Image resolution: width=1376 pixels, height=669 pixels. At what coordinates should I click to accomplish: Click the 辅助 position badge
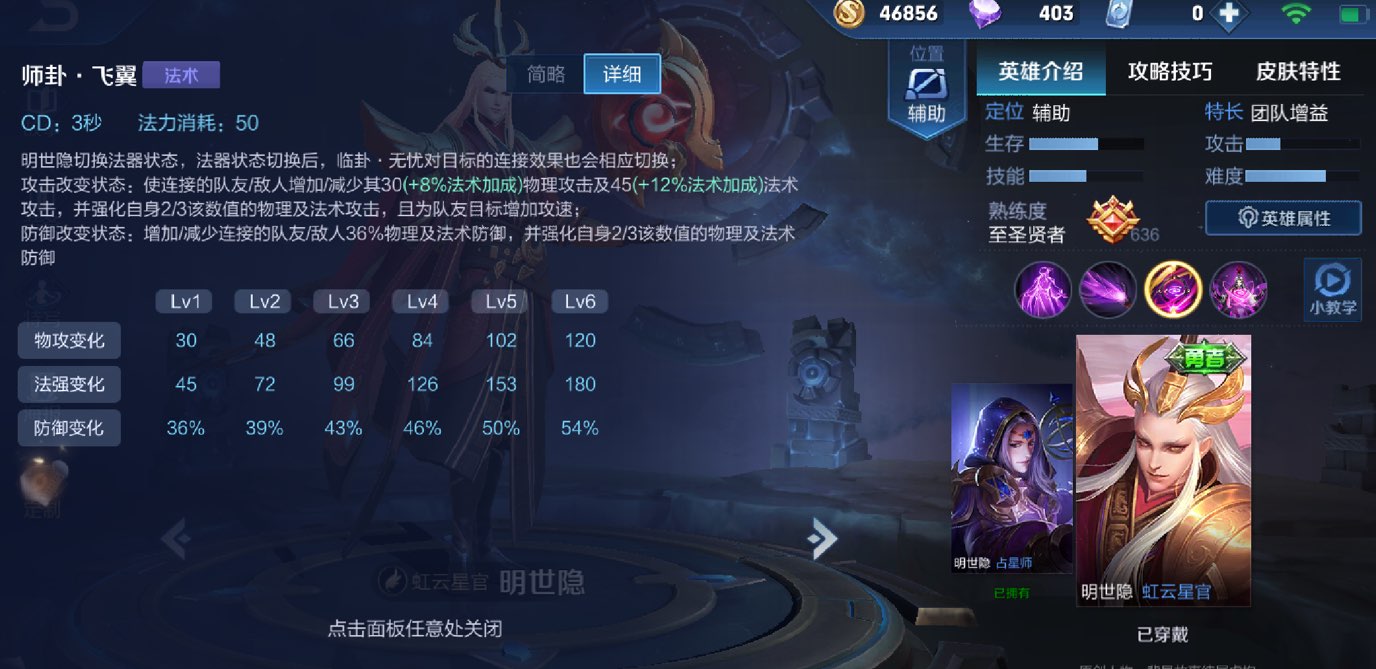tap(926, 90)
